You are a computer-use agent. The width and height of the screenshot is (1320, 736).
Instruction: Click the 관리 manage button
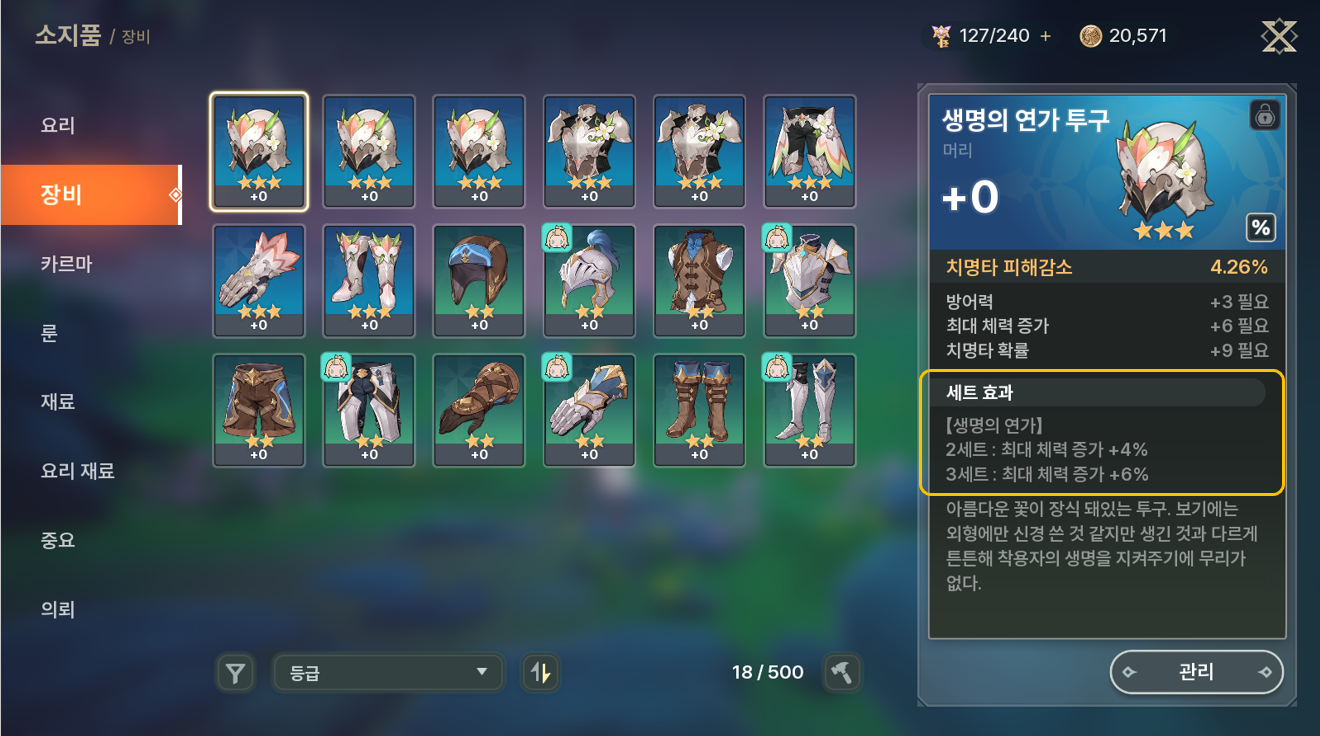point(1196,672)
